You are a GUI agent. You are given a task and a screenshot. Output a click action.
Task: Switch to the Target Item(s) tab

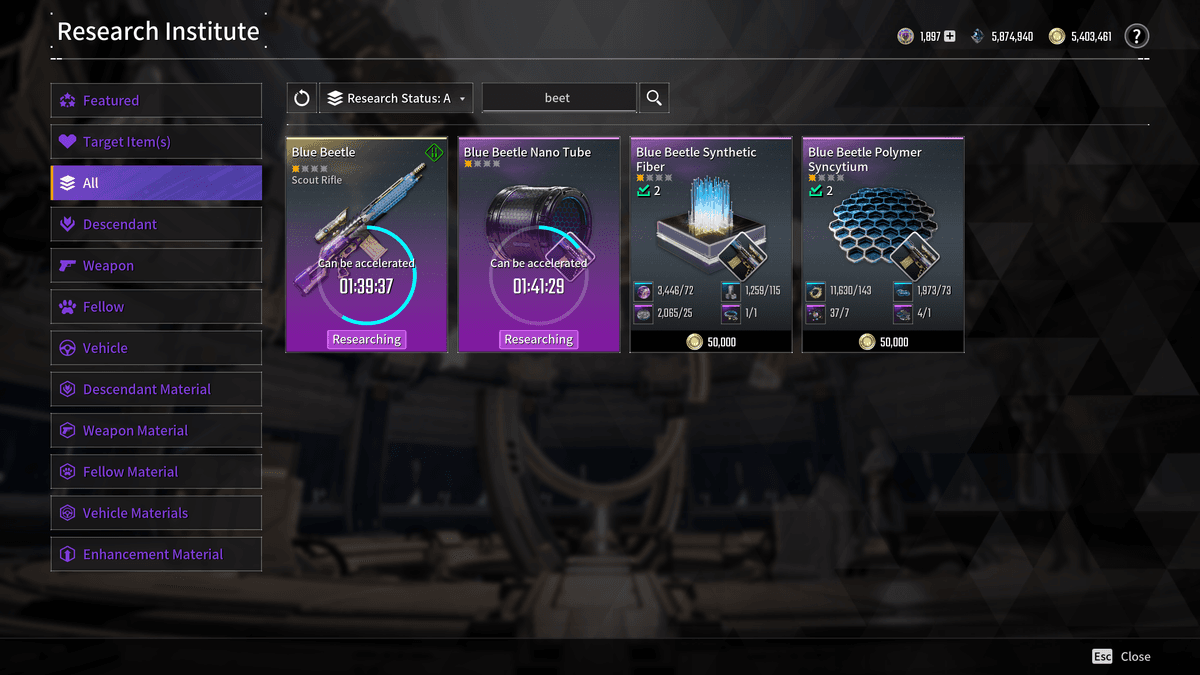click(156, 142)
